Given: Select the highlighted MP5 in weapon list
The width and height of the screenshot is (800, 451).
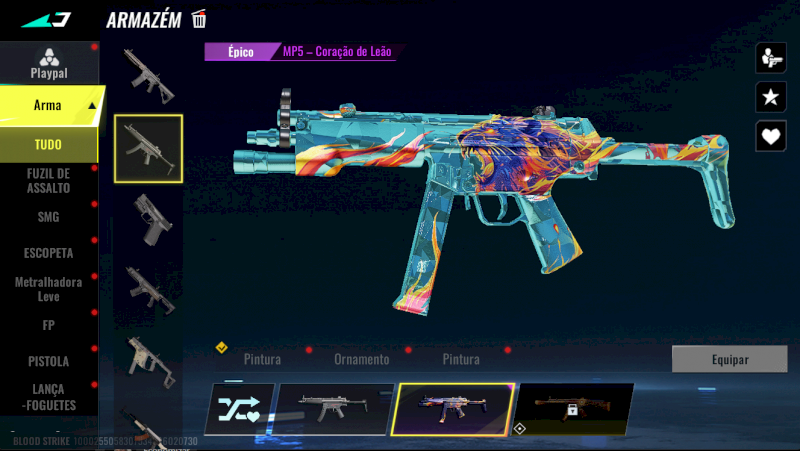Looking at the screenshot, I should click(148, 148).
